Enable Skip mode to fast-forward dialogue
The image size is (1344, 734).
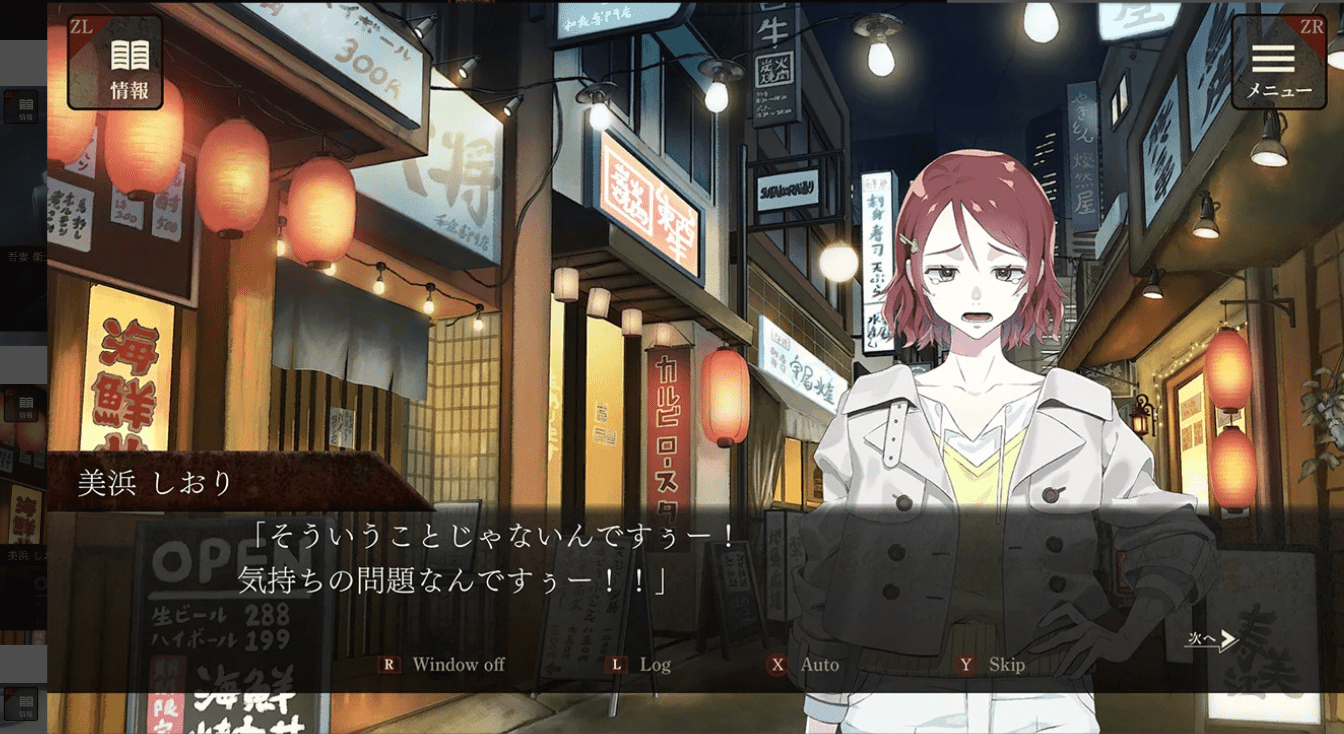coord(1010,663)
